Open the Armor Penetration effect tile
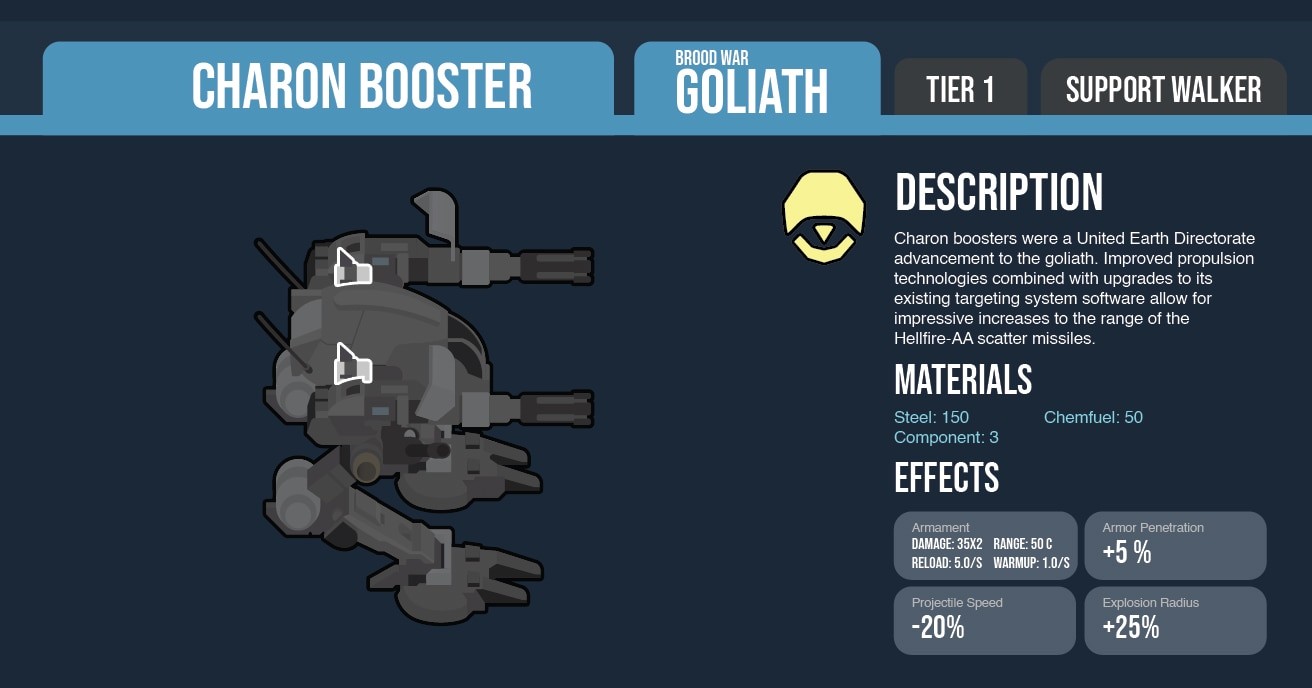This screenshot has height=688, width=1312. [x=1175, y=546]
